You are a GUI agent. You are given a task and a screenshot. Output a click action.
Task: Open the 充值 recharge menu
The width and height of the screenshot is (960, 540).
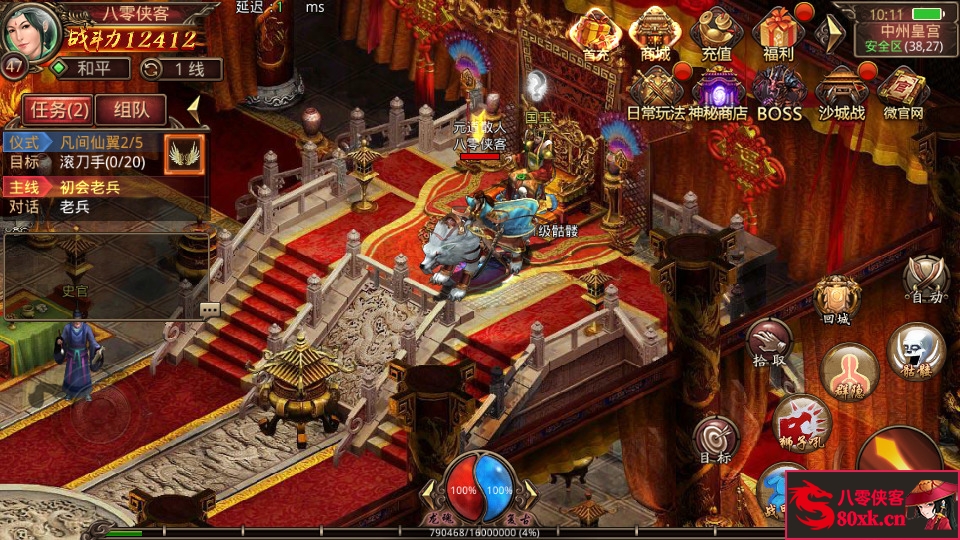716,35
